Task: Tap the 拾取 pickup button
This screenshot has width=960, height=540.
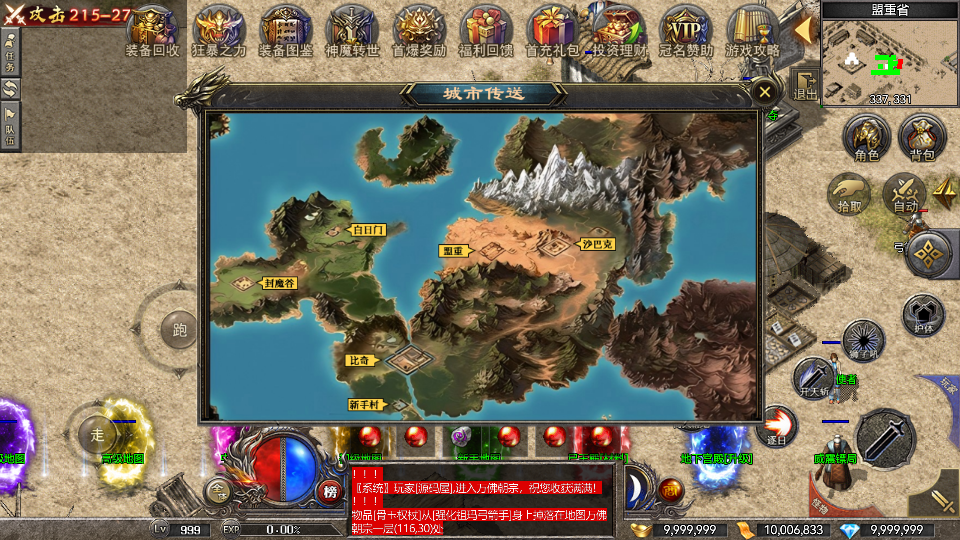Action: point(850,193)
